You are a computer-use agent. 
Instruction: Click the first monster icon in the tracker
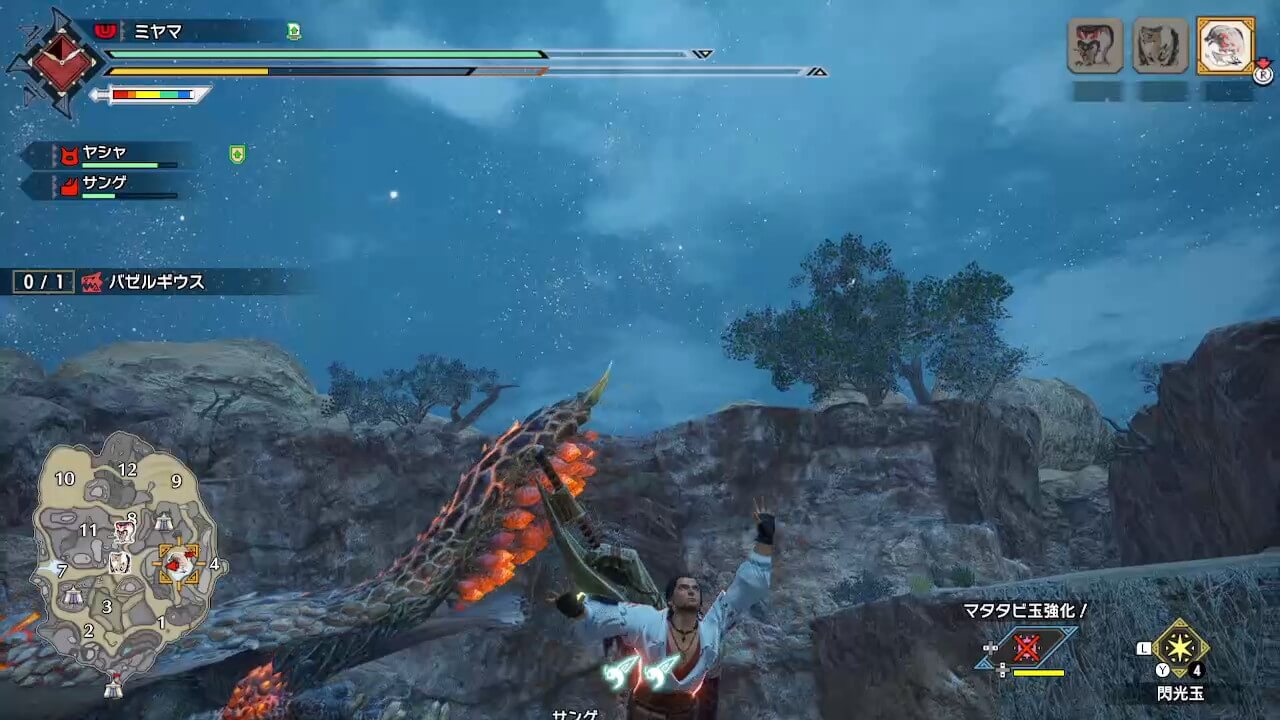coord(1095,45)
